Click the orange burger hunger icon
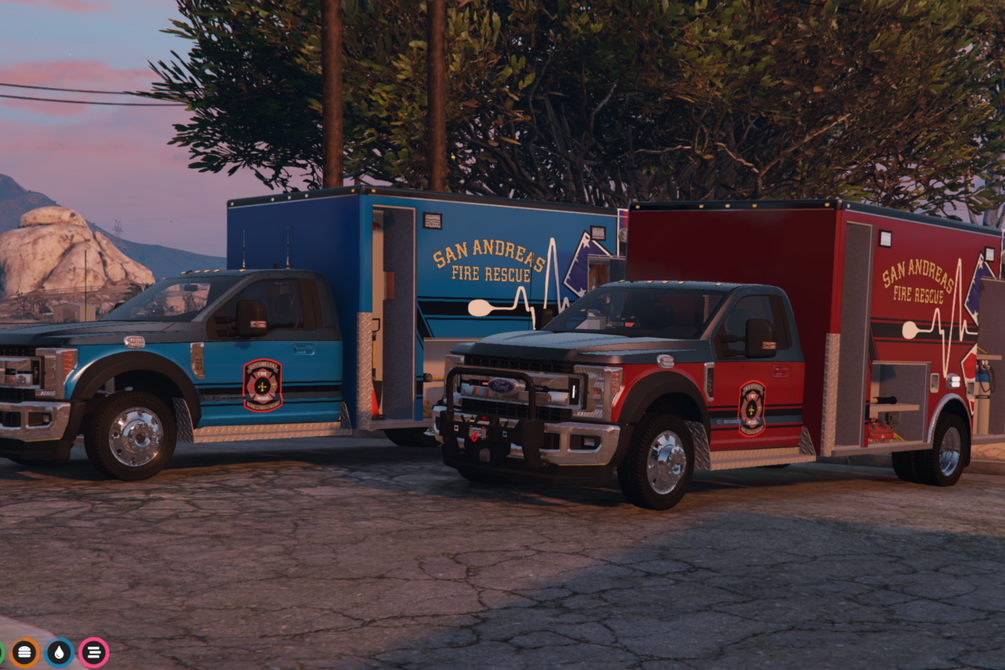The image size is (1005, 670). (24, 653)
